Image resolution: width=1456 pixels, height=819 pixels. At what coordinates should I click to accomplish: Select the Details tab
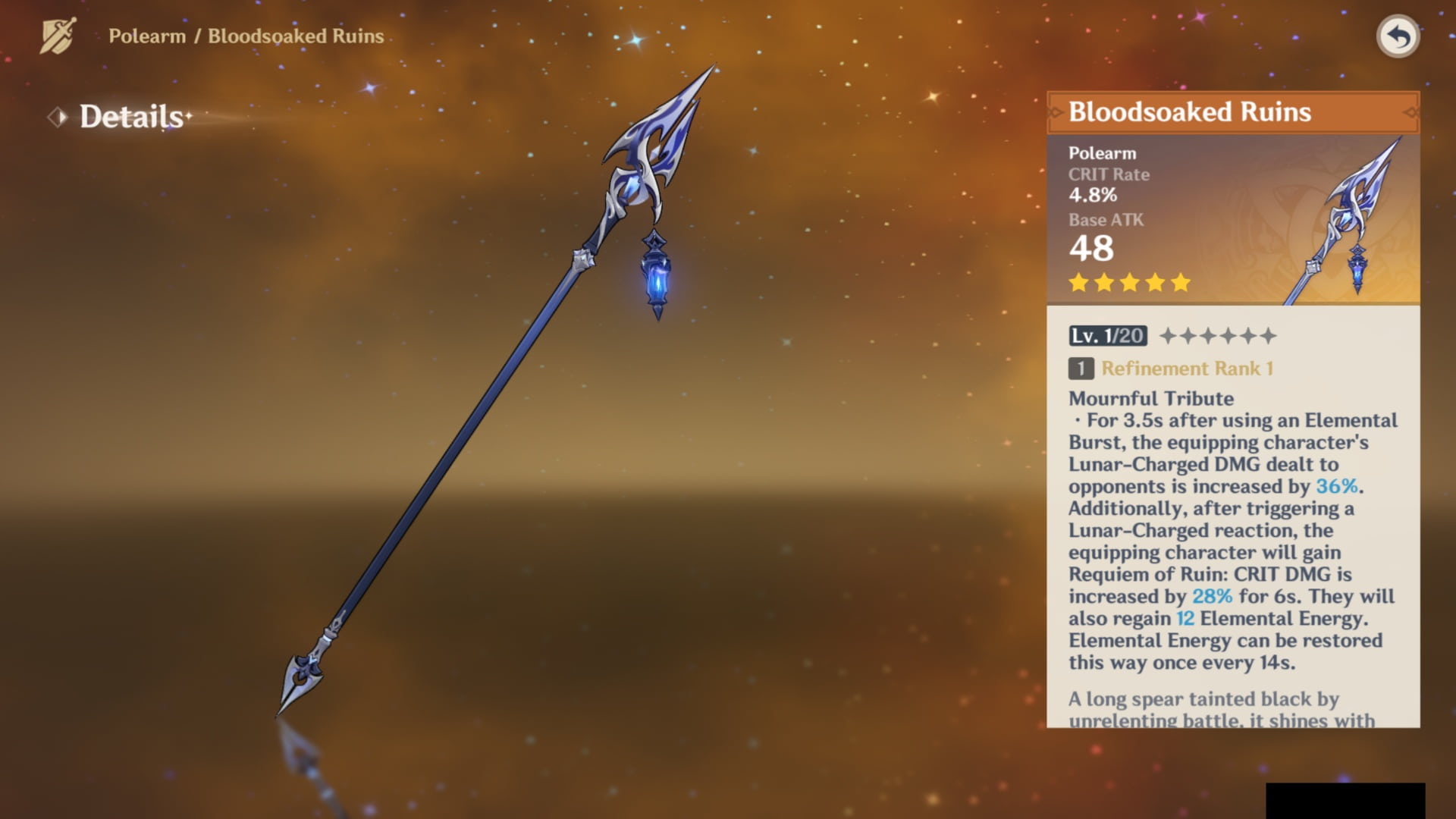coord(131,117)
